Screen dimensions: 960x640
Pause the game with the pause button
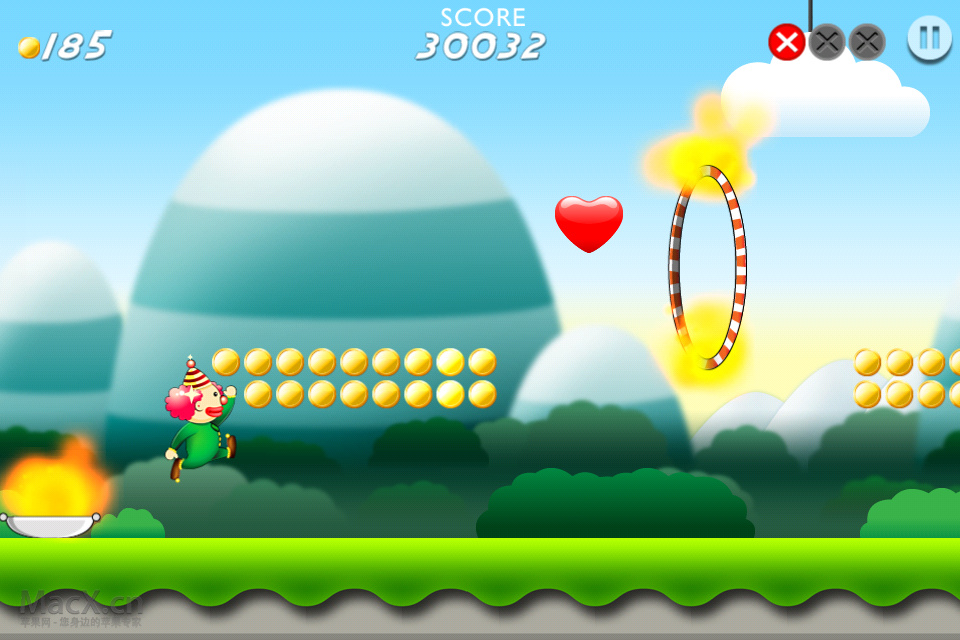click(x=929, y=38)
